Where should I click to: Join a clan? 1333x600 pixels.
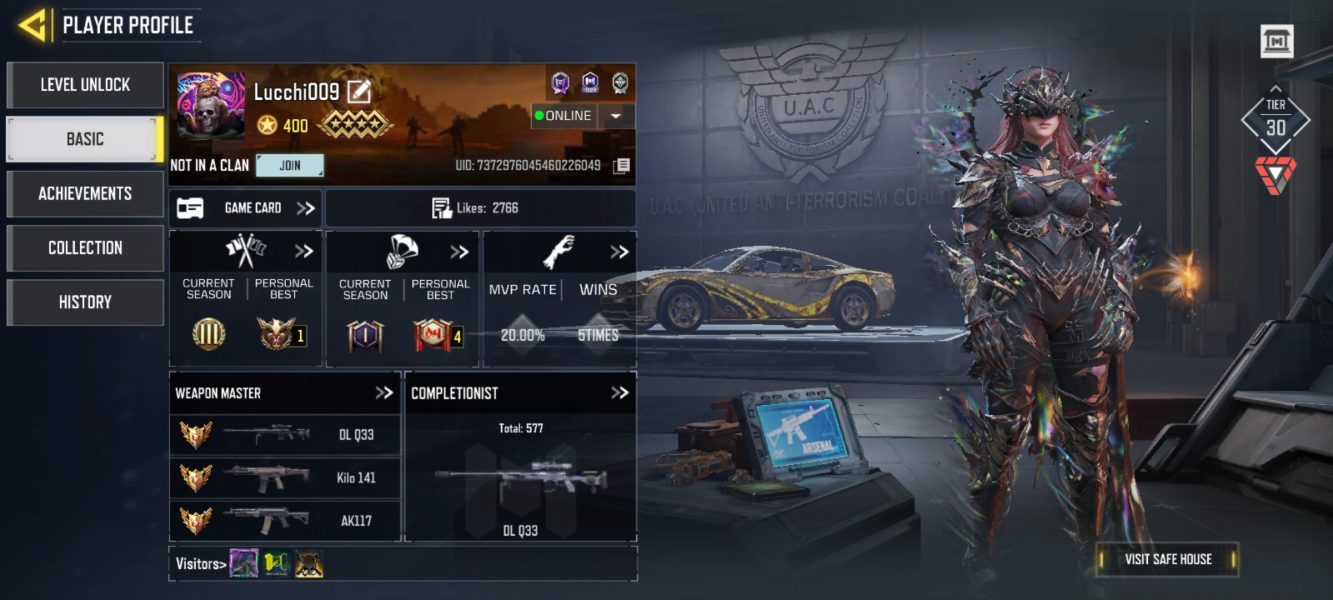pos(290,165)
